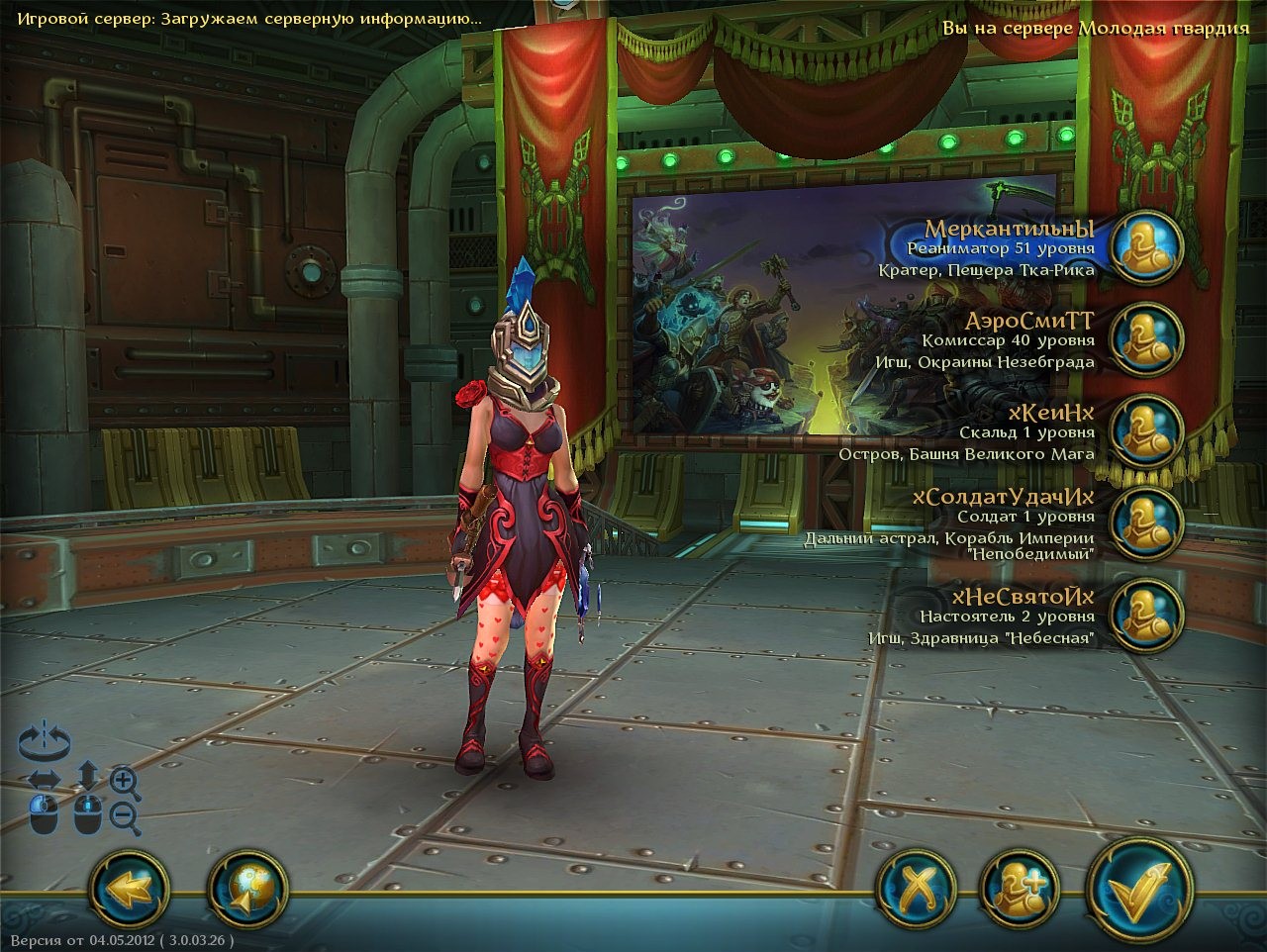Pick the Скальд character хКеиНх
The height and width of the screenshot is (952, 1267).
(1146, 431)
